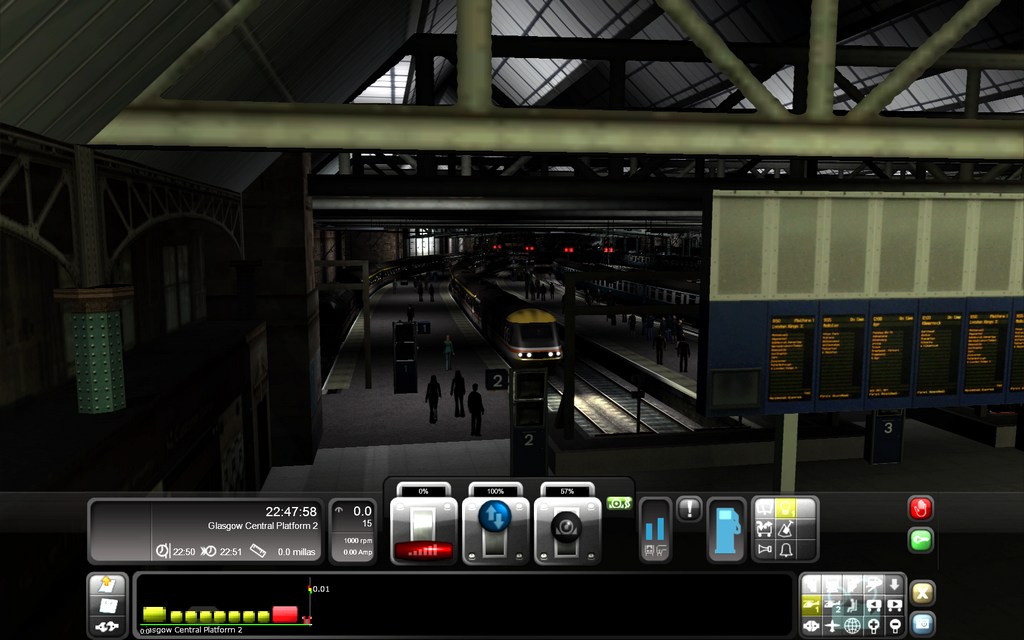Screen dimensions: 1024x640
Task: Click the zoom-out minus camera icon
Action: 895,626
